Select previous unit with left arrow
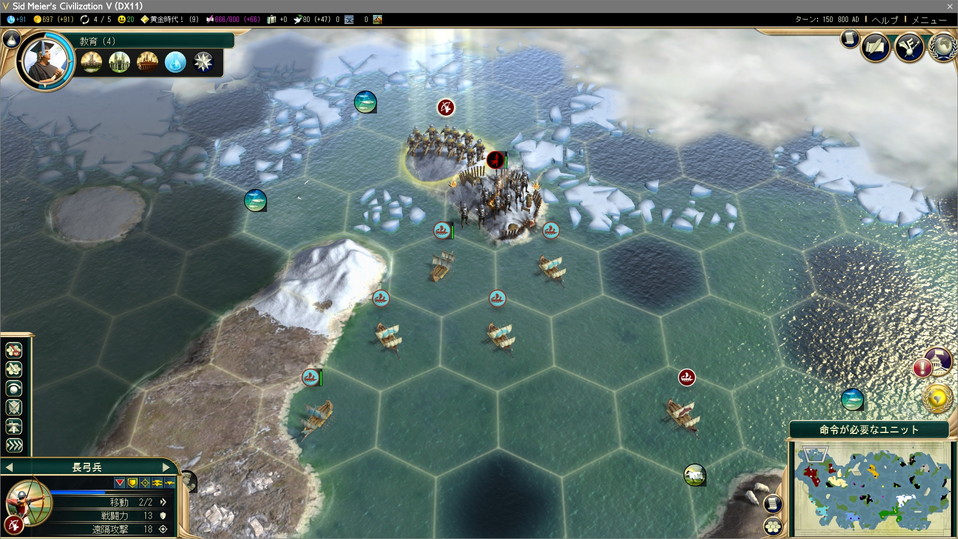The width and height of the screenshot is (958, 539). click(x=9, y=467)
